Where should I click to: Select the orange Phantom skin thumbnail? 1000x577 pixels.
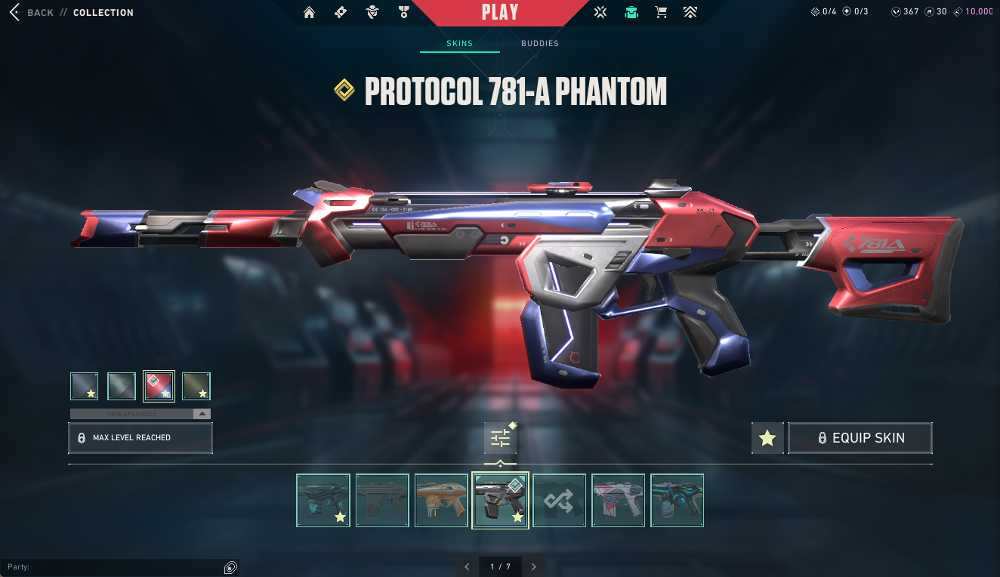pyautogui.click(x=441, y=500)
